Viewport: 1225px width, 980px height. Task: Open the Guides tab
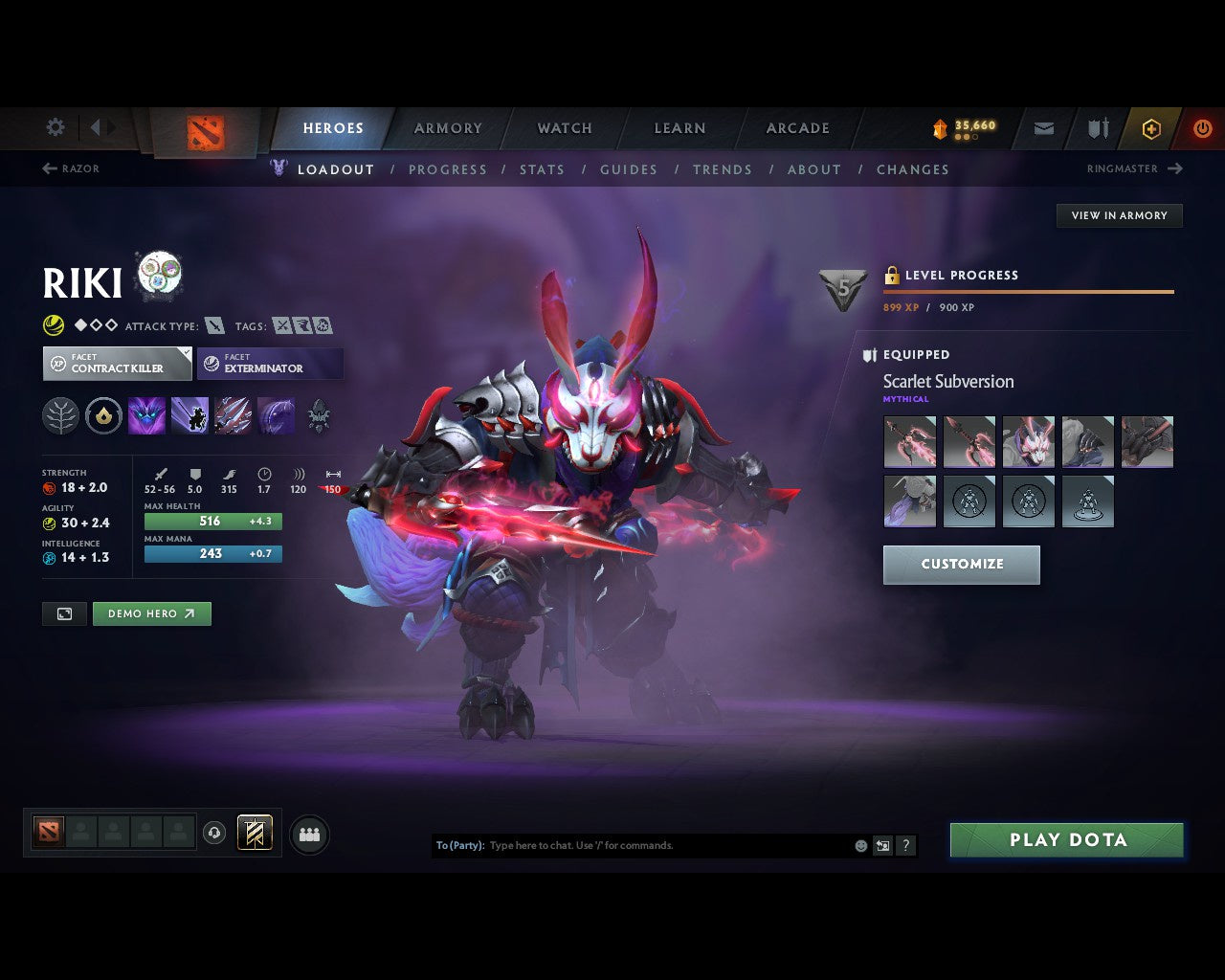(x=628, y=169)
